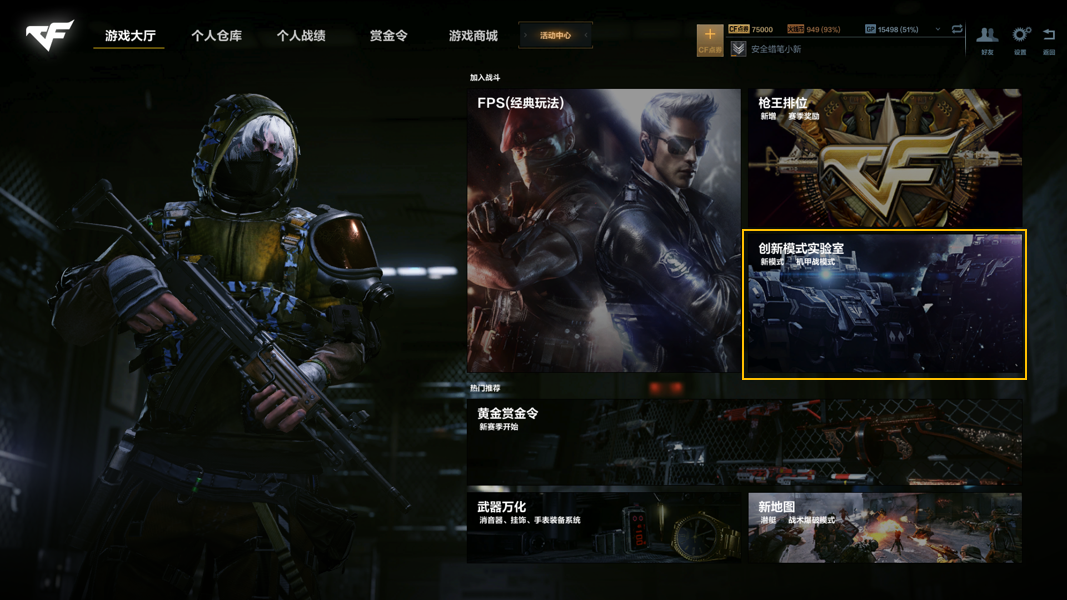Viewport: 1067px width, 600px height.
Task: Switch to the 游戏大厅 tab
Action: (130, 36)
